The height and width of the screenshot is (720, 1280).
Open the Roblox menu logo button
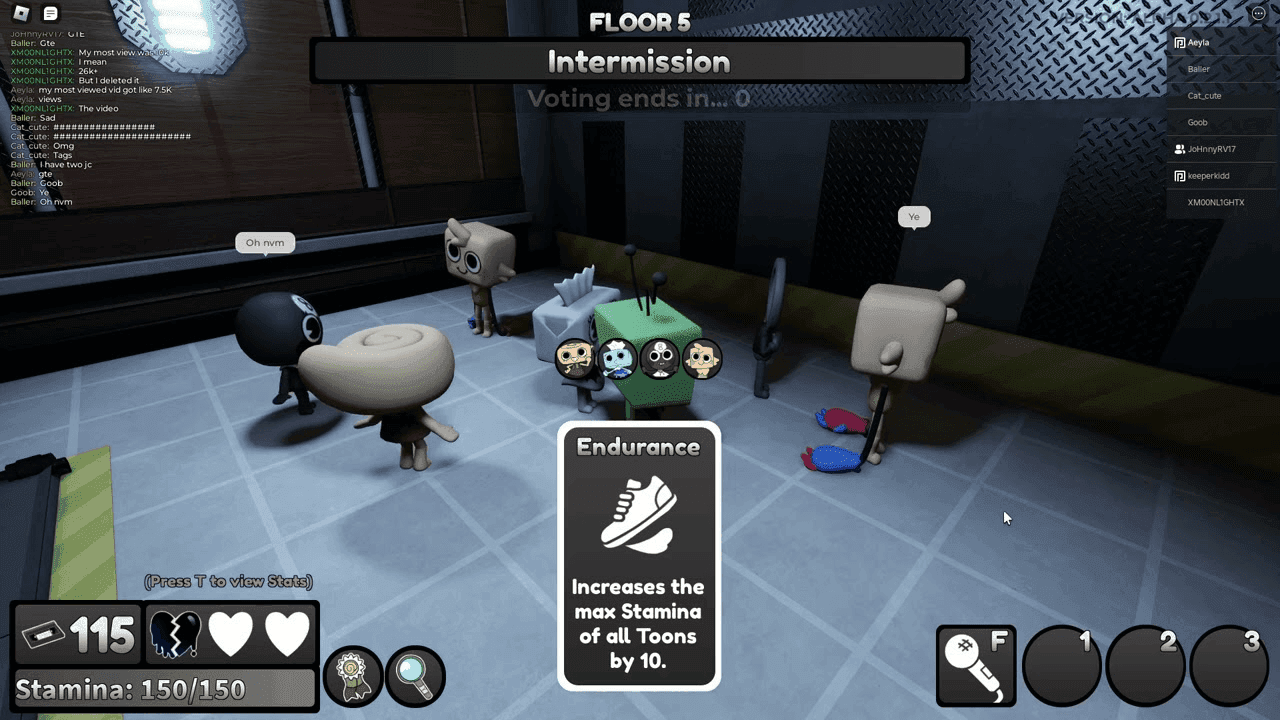tap(21, 13)
